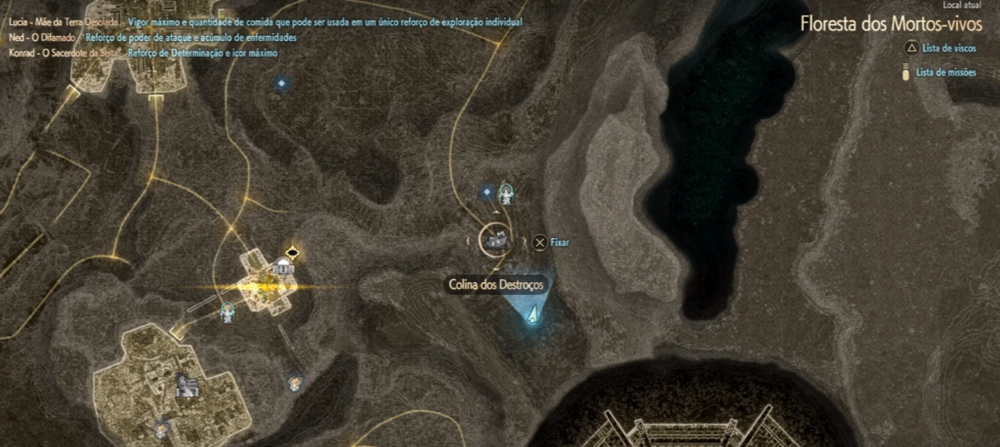Select the building icon inside the large walled town

(x=186, y=385)
